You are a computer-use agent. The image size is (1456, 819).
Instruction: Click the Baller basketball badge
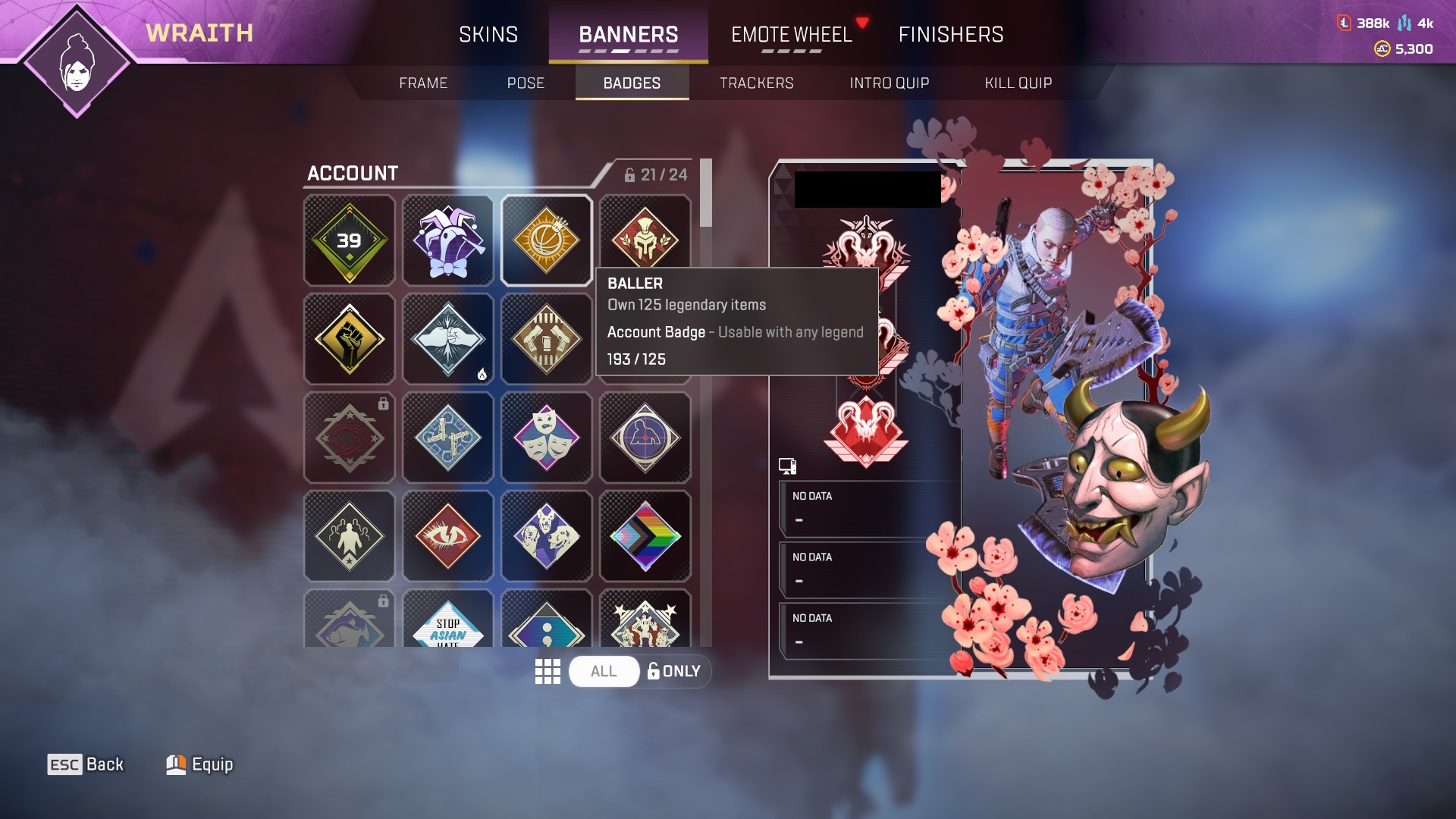pyautogui.click(x=546, y=240)
